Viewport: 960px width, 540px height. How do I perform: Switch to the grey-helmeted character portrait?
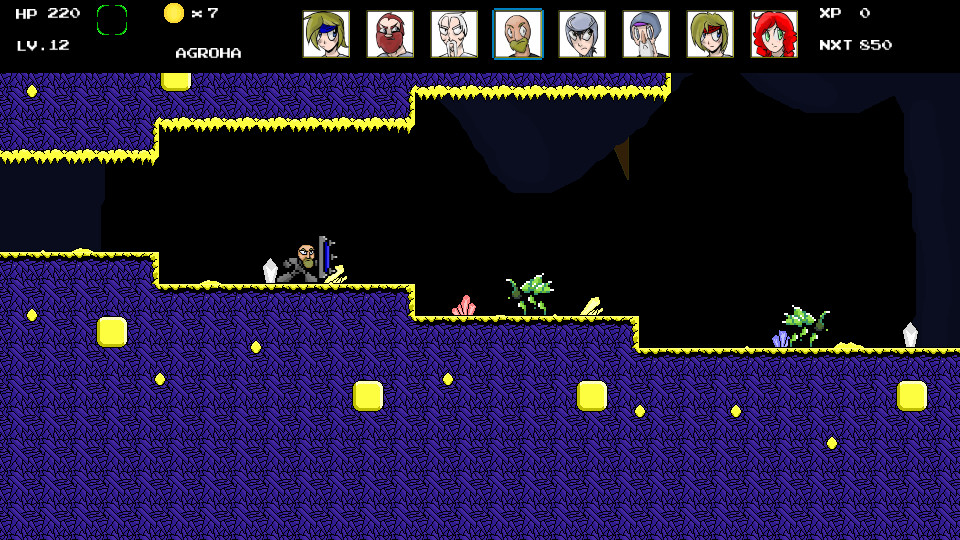[x=582, y=35]
